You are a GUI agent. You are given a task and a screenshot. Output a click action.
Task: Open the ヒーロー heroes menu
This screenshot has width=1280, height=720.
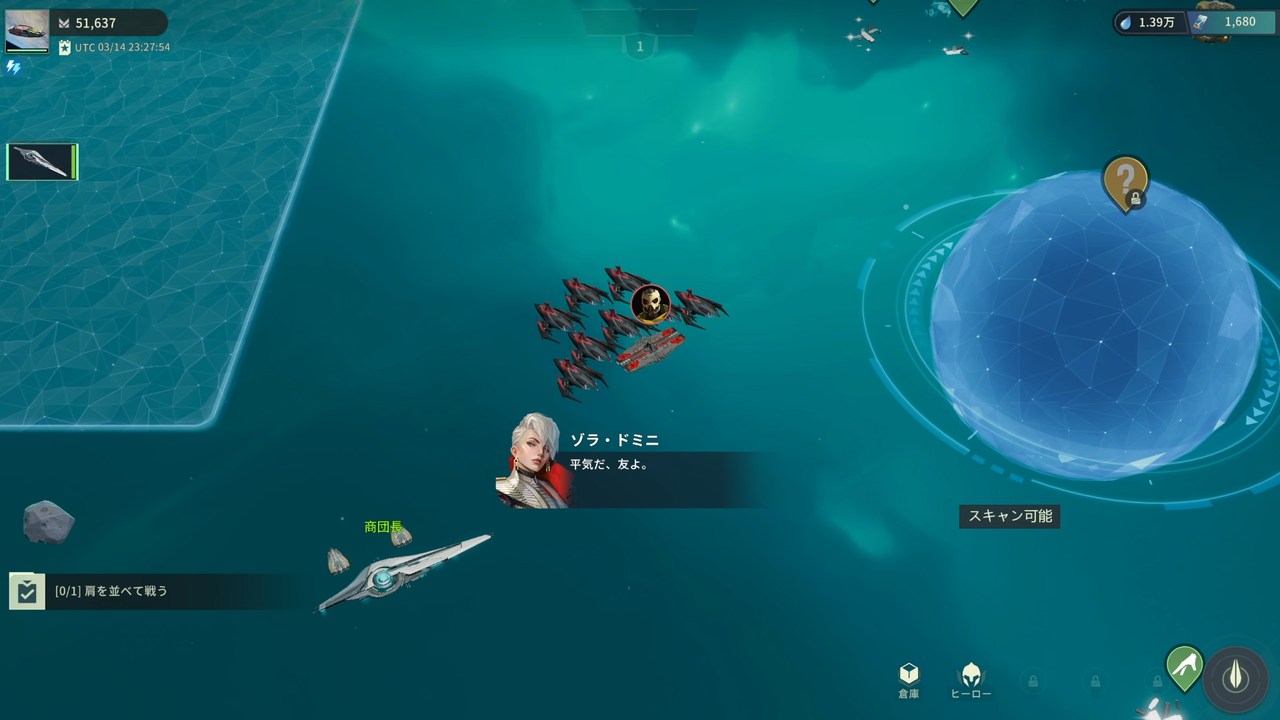[x=970, y=680]
